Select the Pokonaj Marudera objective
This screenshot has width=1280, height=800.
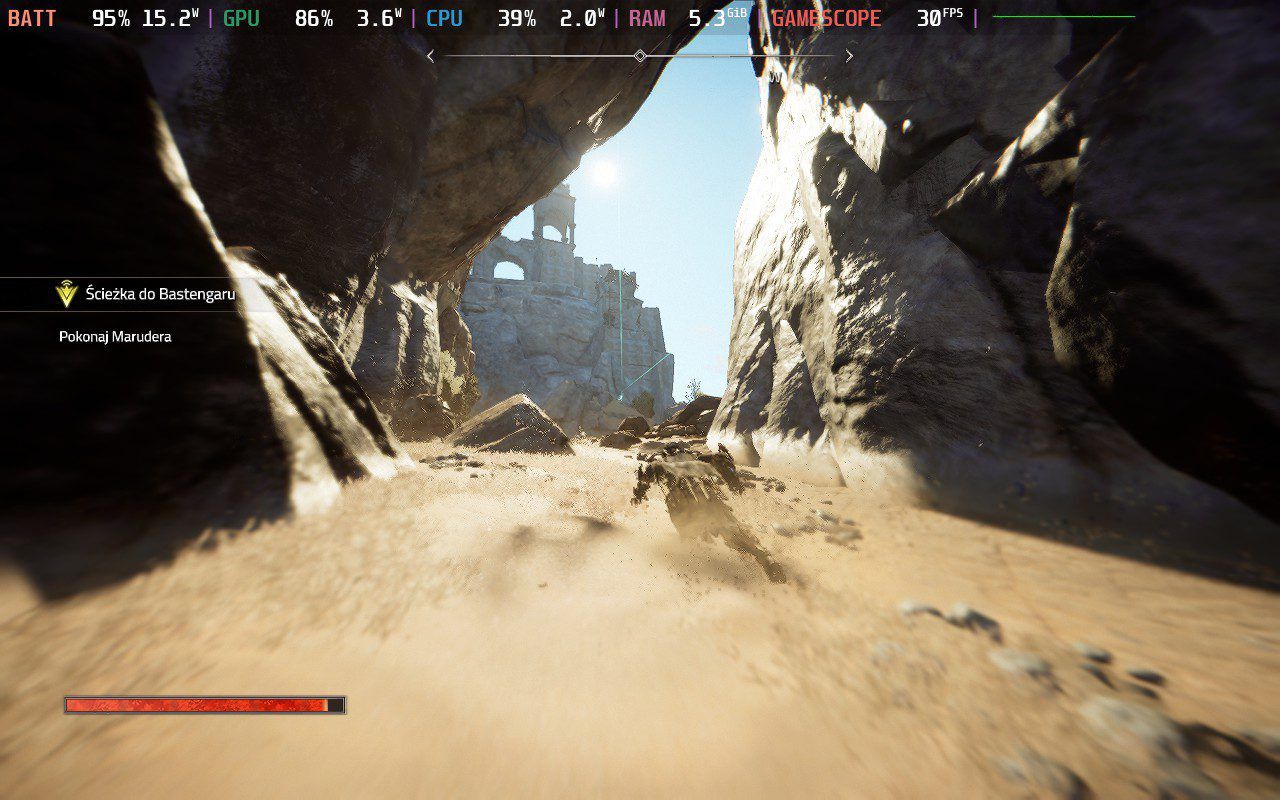(115, 337)
